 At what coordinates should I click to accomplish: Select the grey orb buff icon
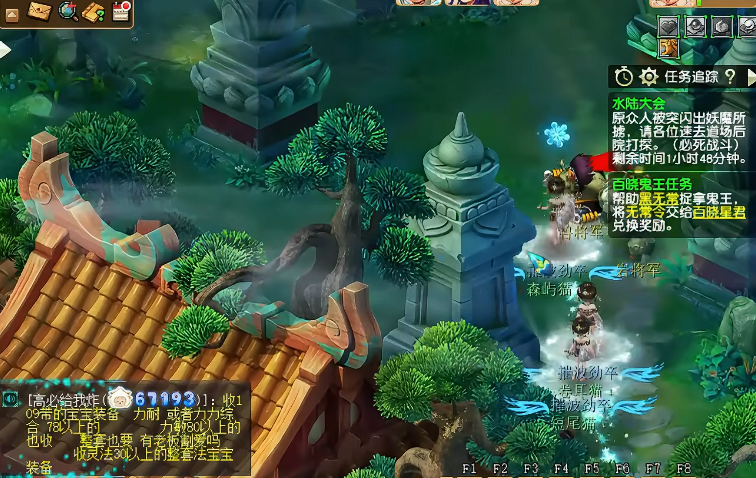click(694, 27)
